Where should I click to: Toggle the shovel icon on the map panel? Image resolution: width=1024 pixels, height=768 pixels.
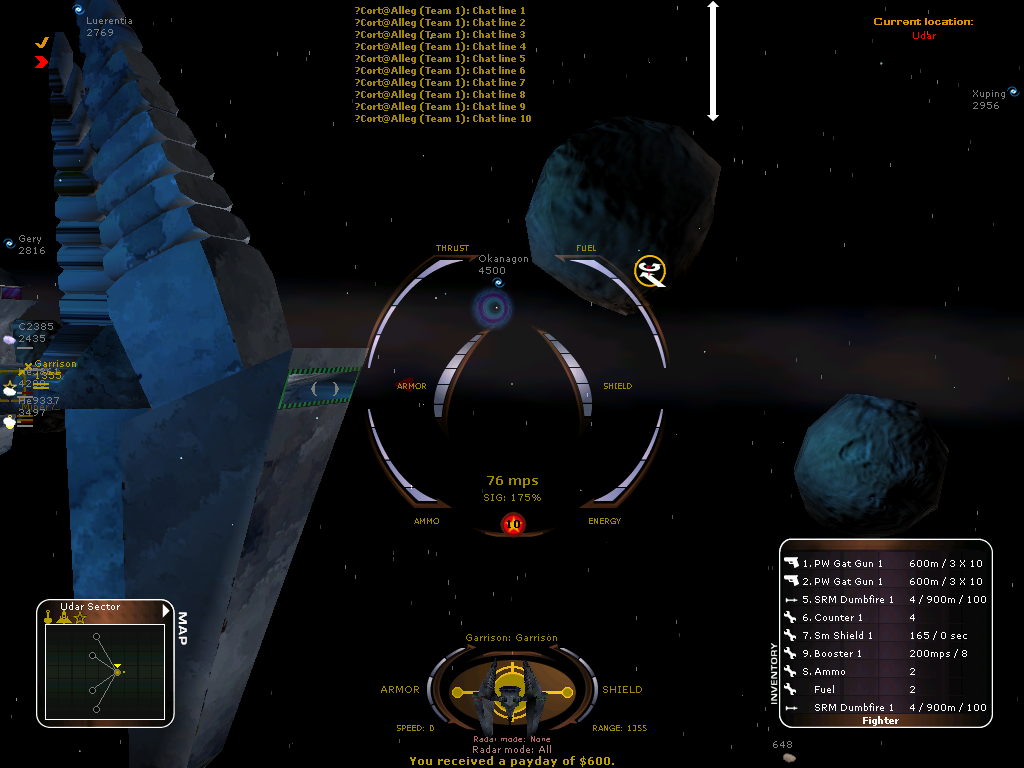tap(47, 618)
